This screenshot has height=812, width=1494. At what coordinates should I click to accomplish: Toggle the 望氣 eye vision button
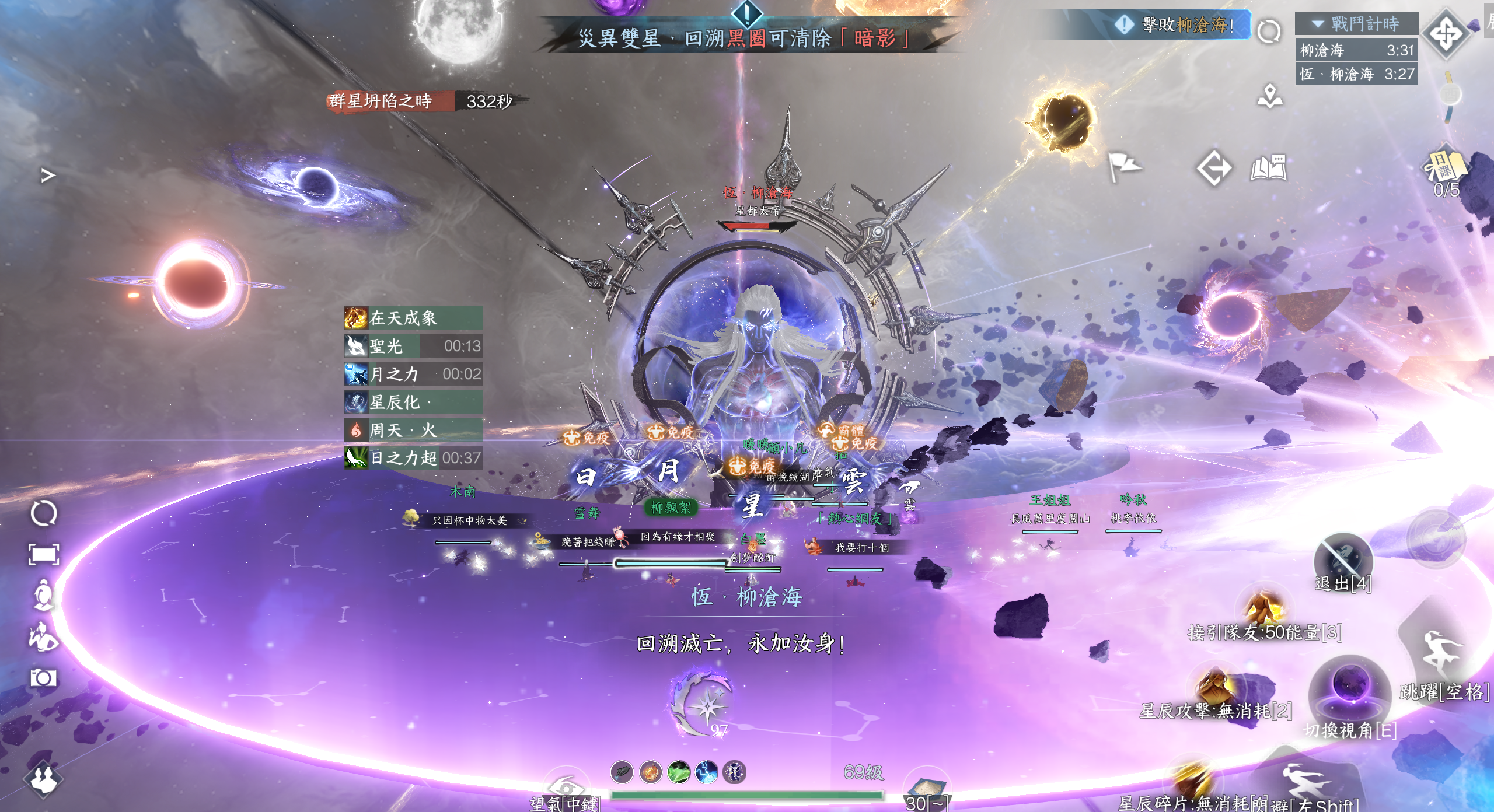[565, 787]
